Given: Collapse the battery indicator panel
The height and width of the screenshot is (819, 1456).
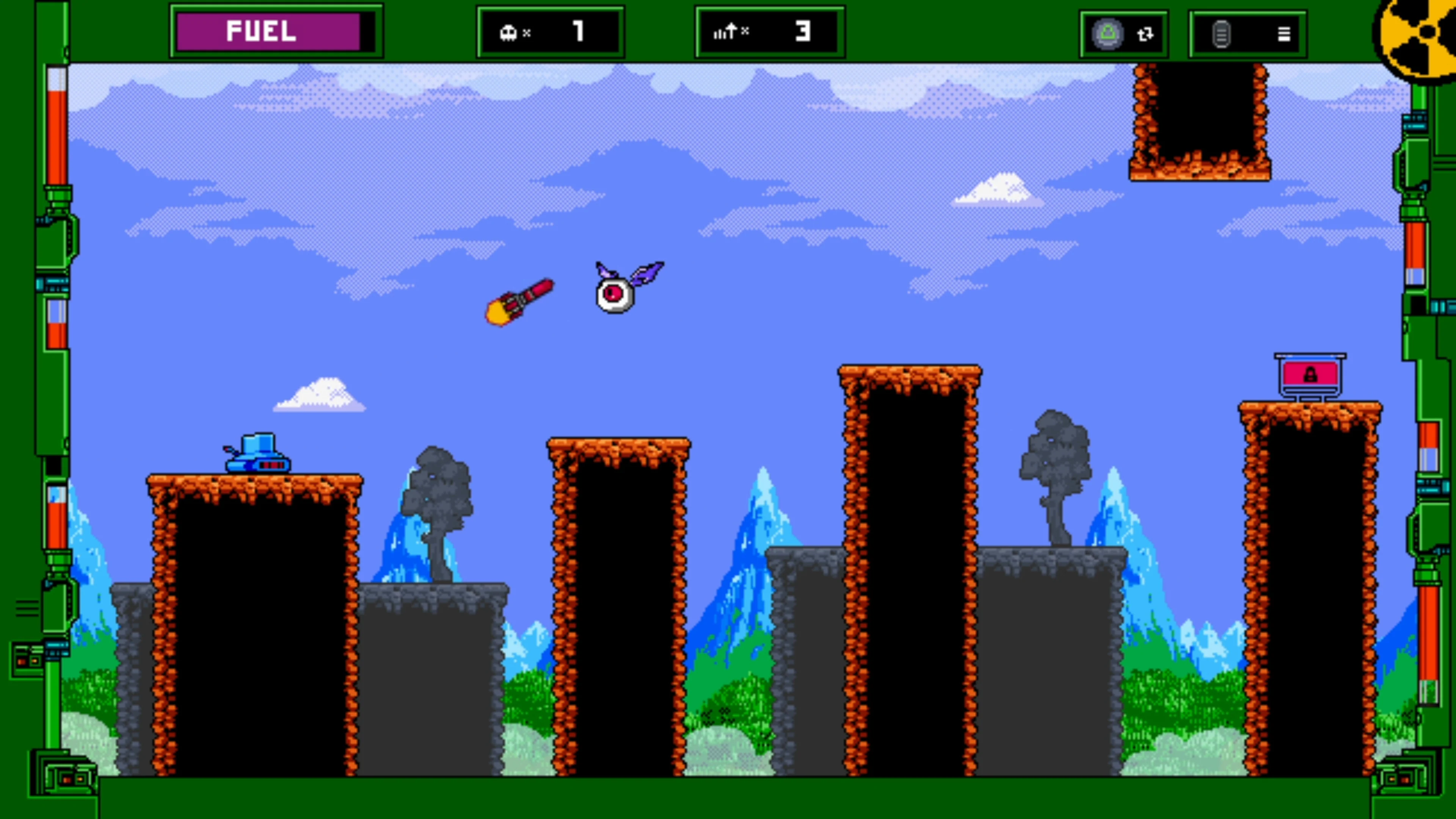Looking at the screenshot, I should [1247, 34].
